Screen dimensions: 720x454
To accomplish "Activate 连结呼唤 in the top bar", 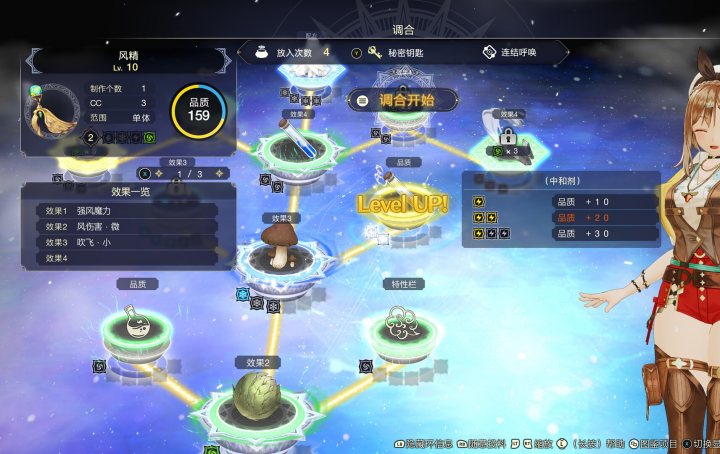I will 517,52.
